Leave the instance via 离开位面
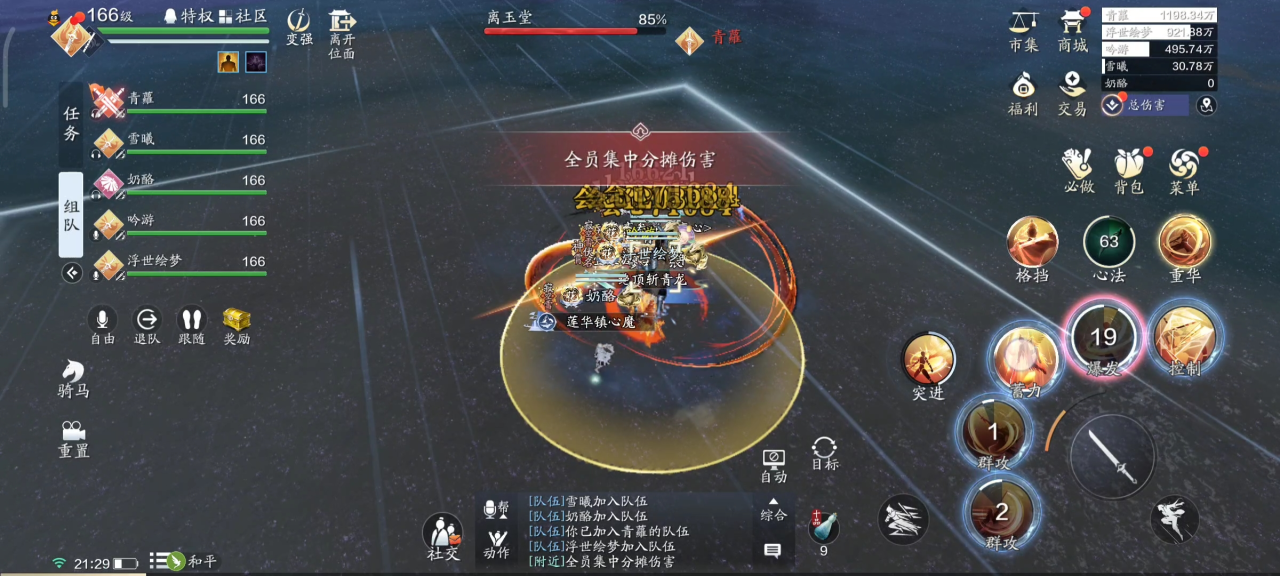The width and height of the screenshot is (1280, 576). point(342,33)
